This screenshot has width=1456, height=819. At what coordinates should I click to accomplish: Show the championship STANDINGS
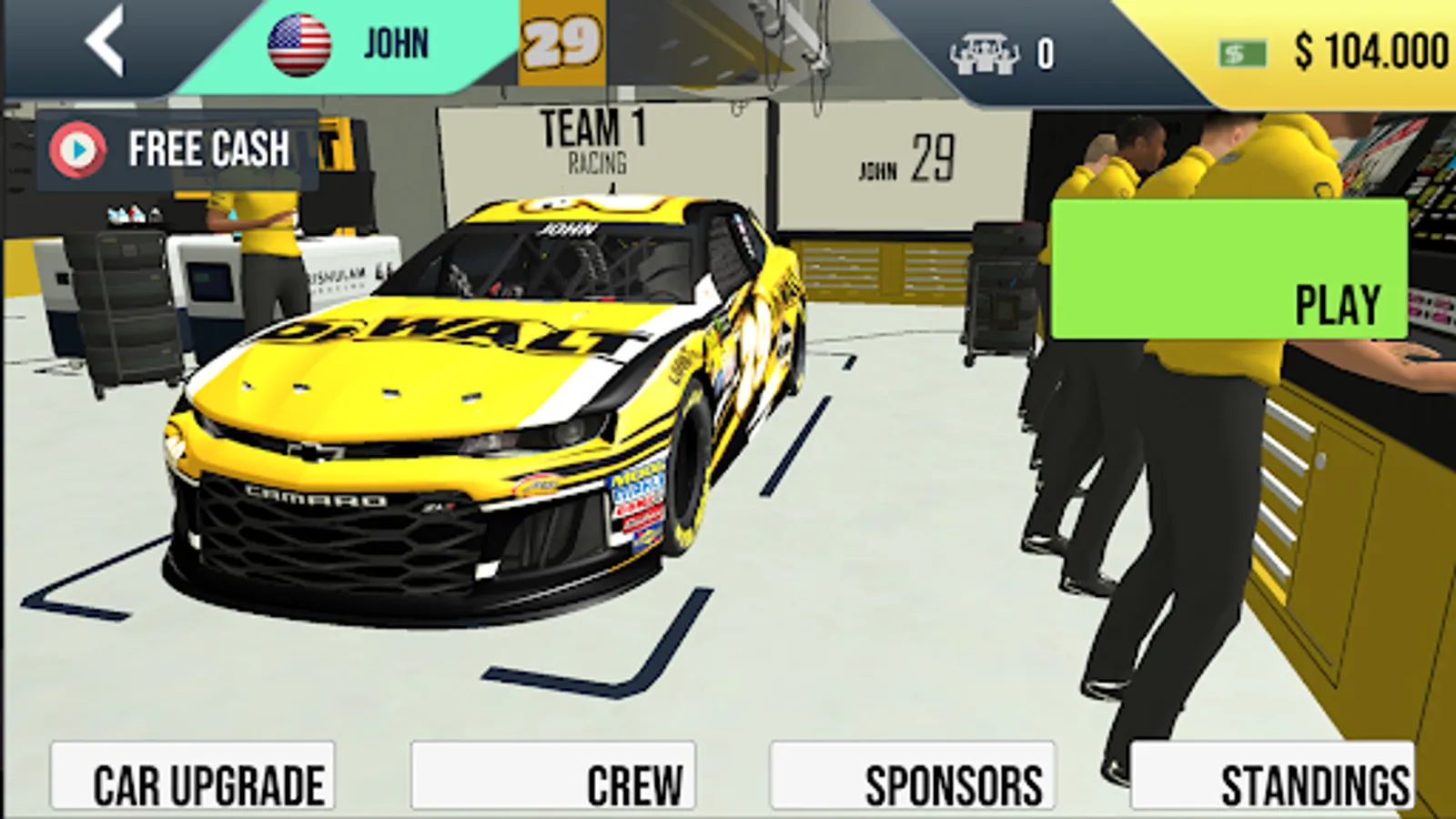1272,777
